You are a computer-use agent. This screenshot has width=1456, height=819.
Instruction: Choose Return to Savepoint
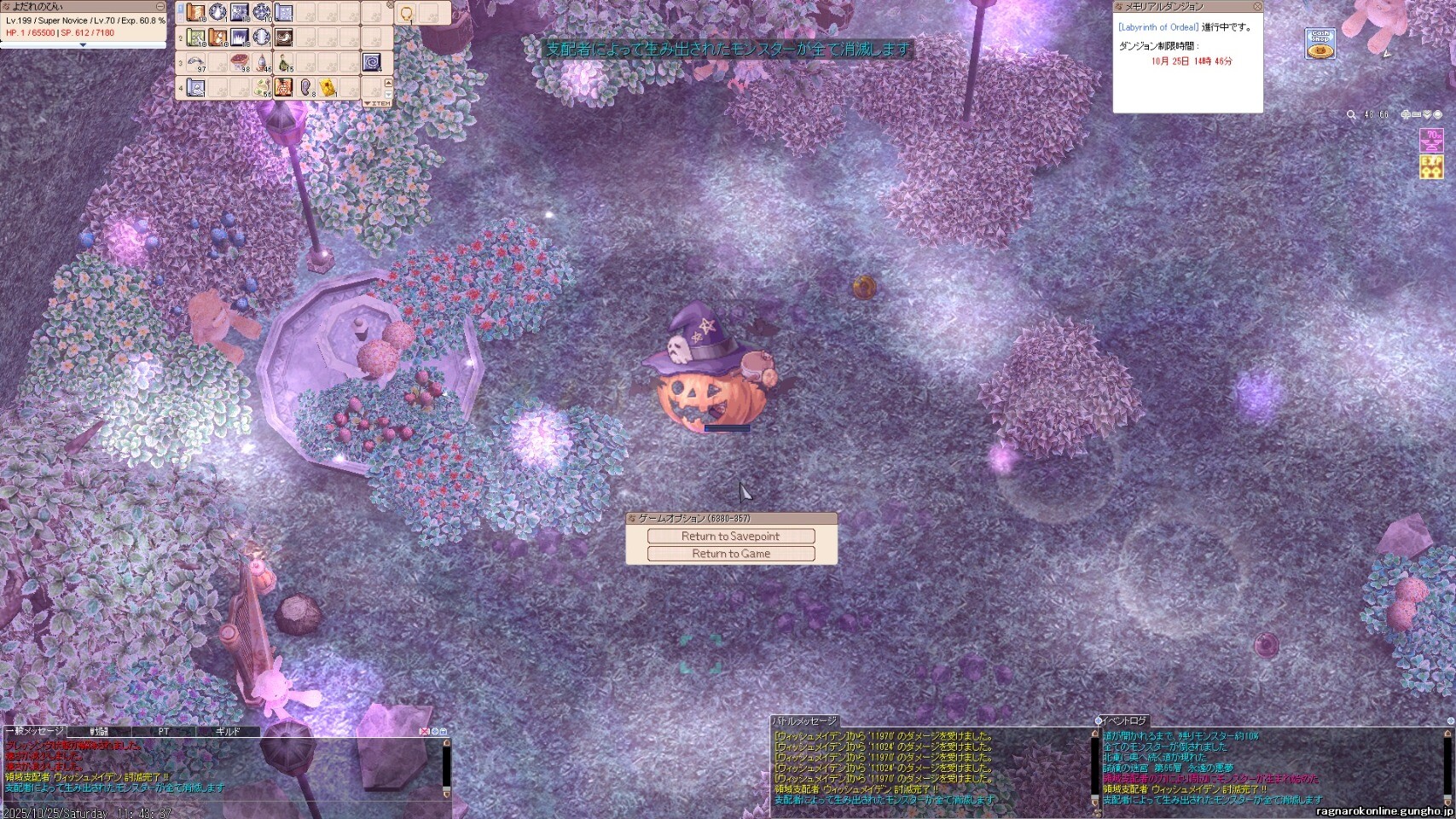coord(731,536)
